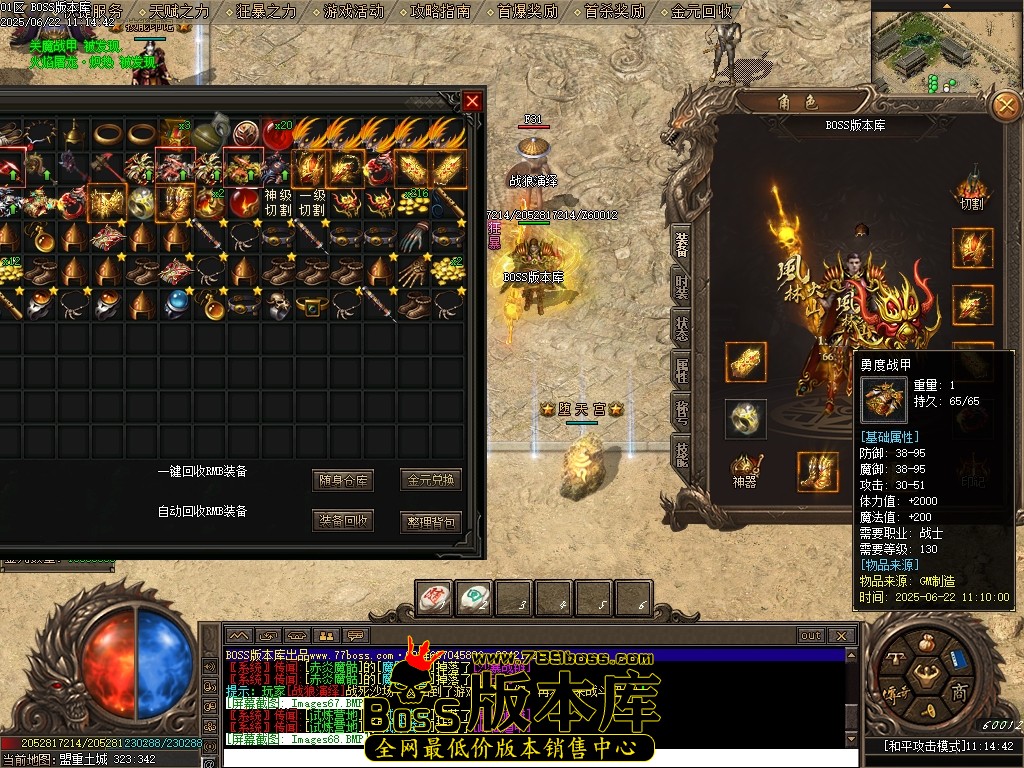This screenshot has width=1024, height=768.
Task: Open 金元回收 from the top menu
Action: click(702, 12)
